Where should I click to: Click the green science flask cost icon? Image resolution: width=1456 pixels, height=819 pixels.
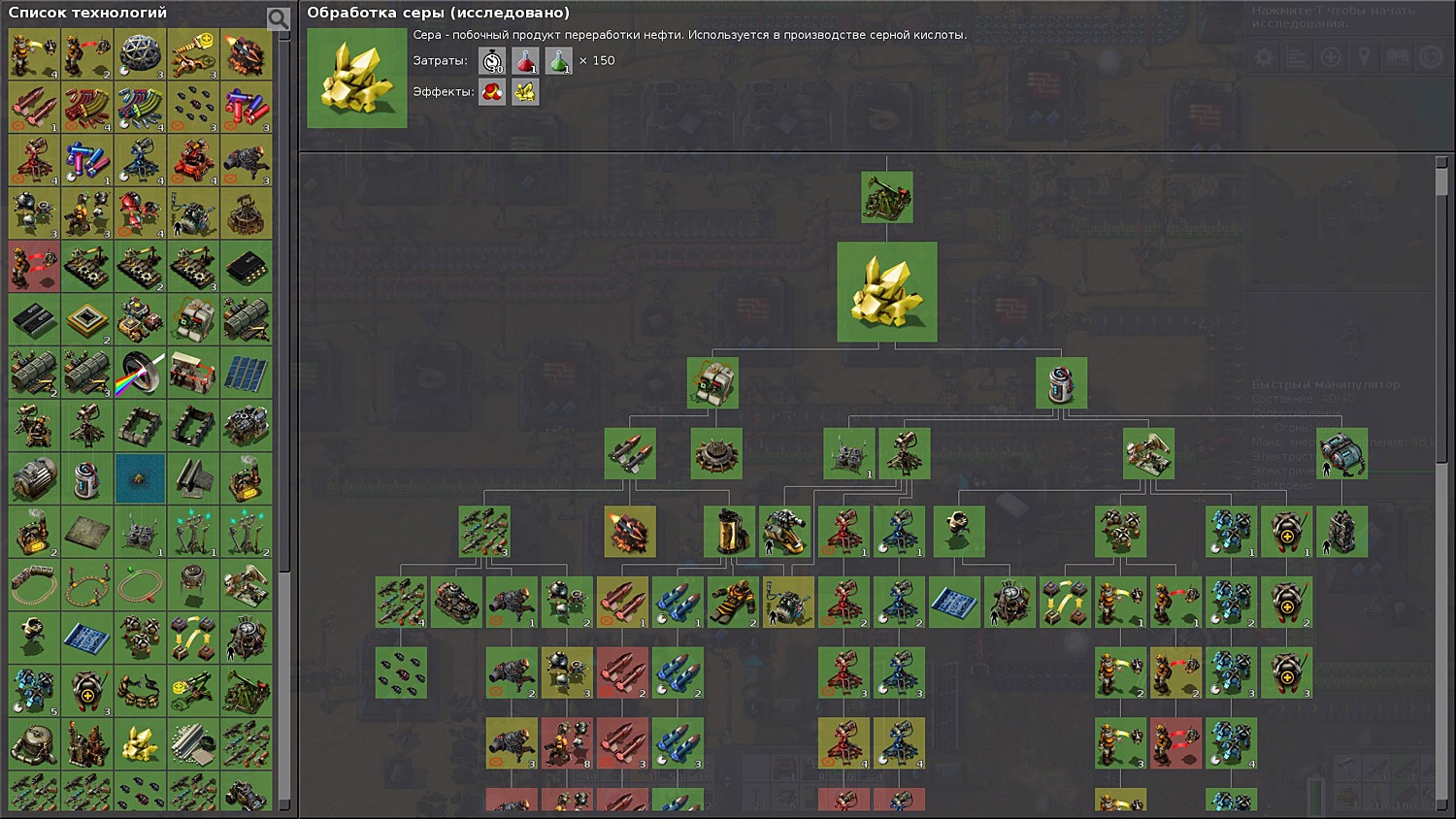(x=559, y=60)
